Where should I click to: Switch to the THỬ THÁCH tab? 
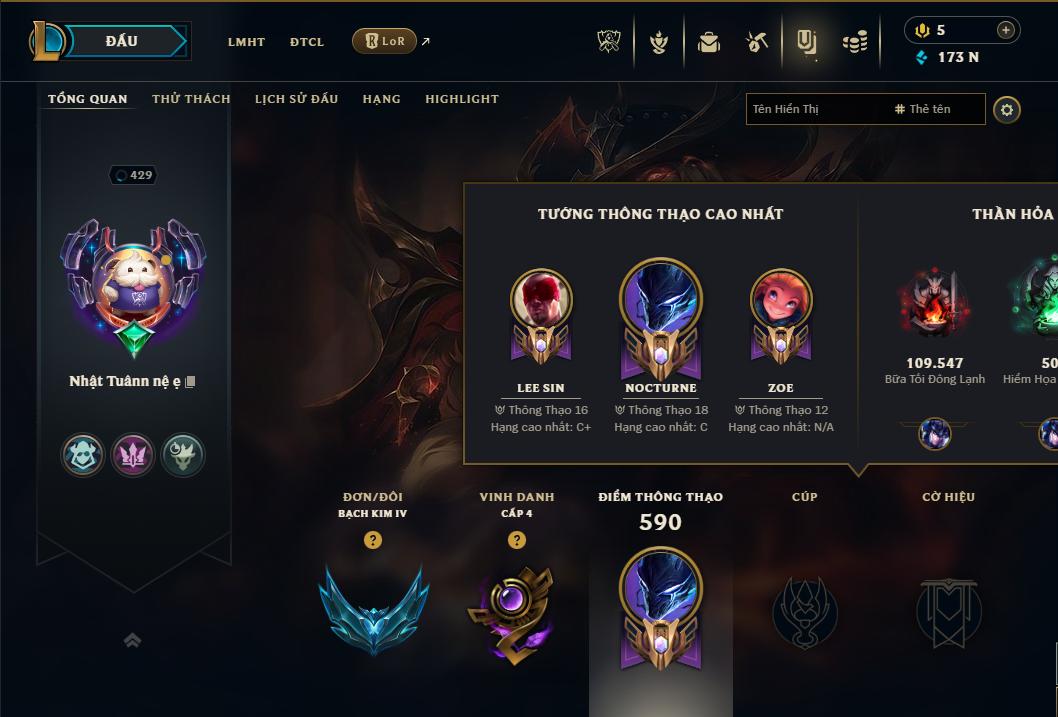(191, 99)
